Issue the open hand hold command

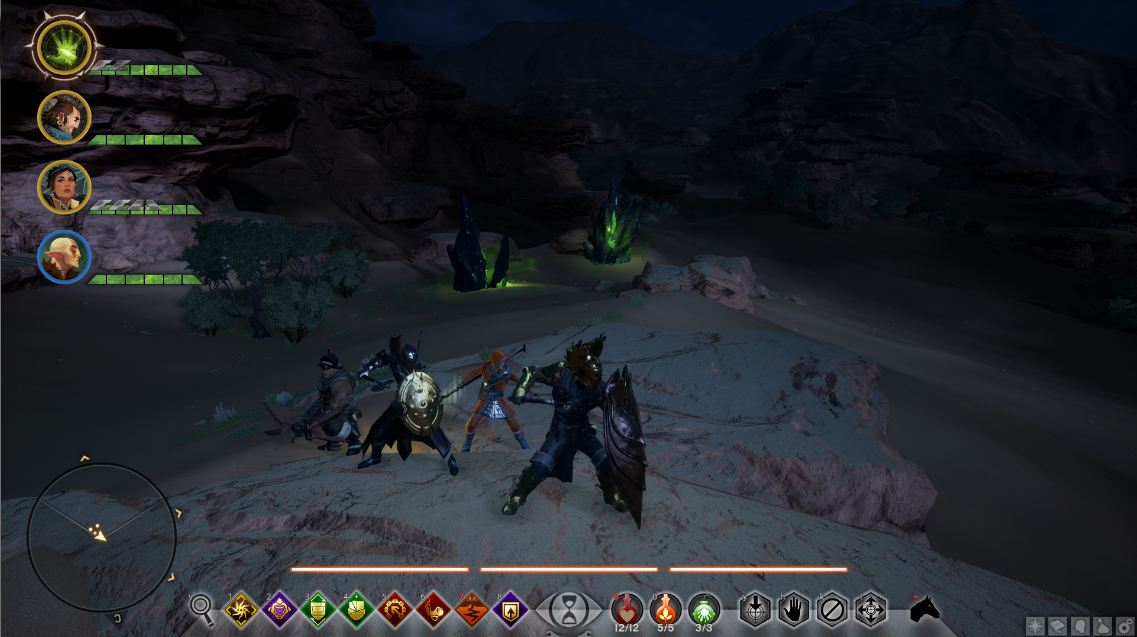(x=794, y=608)
